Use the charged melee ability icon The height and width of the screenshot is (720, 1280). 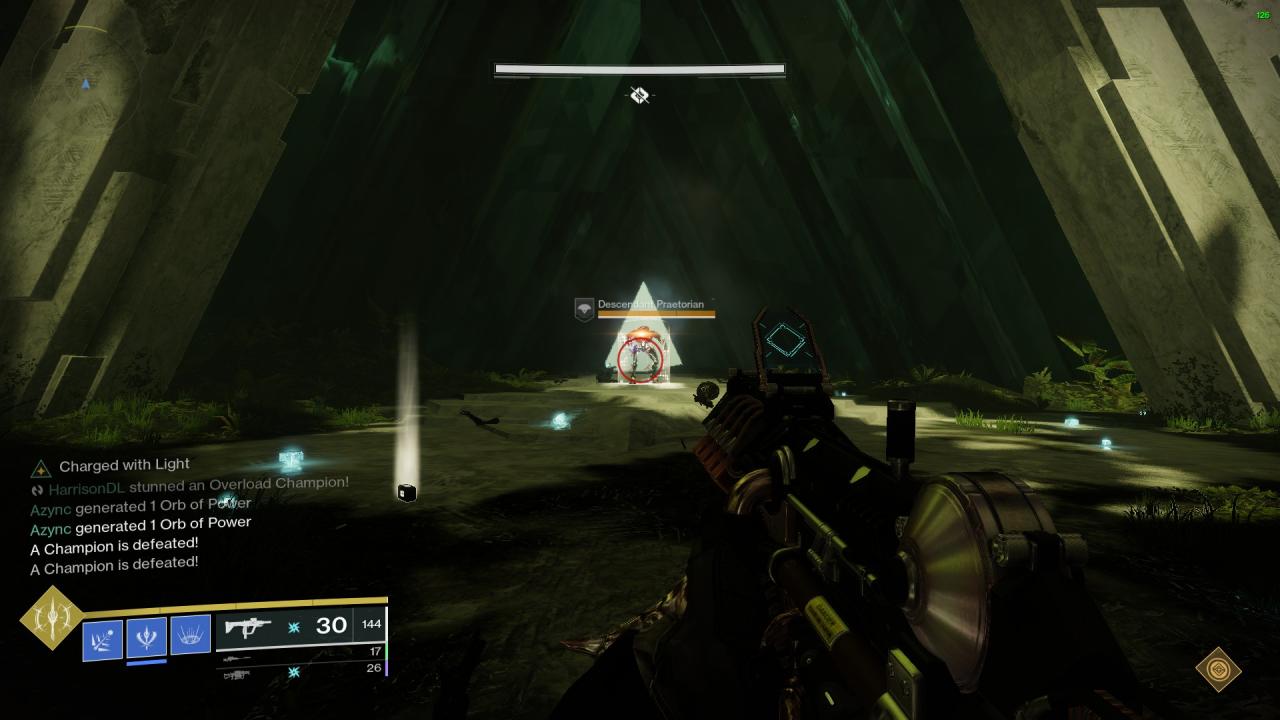[x=146, y=637]
